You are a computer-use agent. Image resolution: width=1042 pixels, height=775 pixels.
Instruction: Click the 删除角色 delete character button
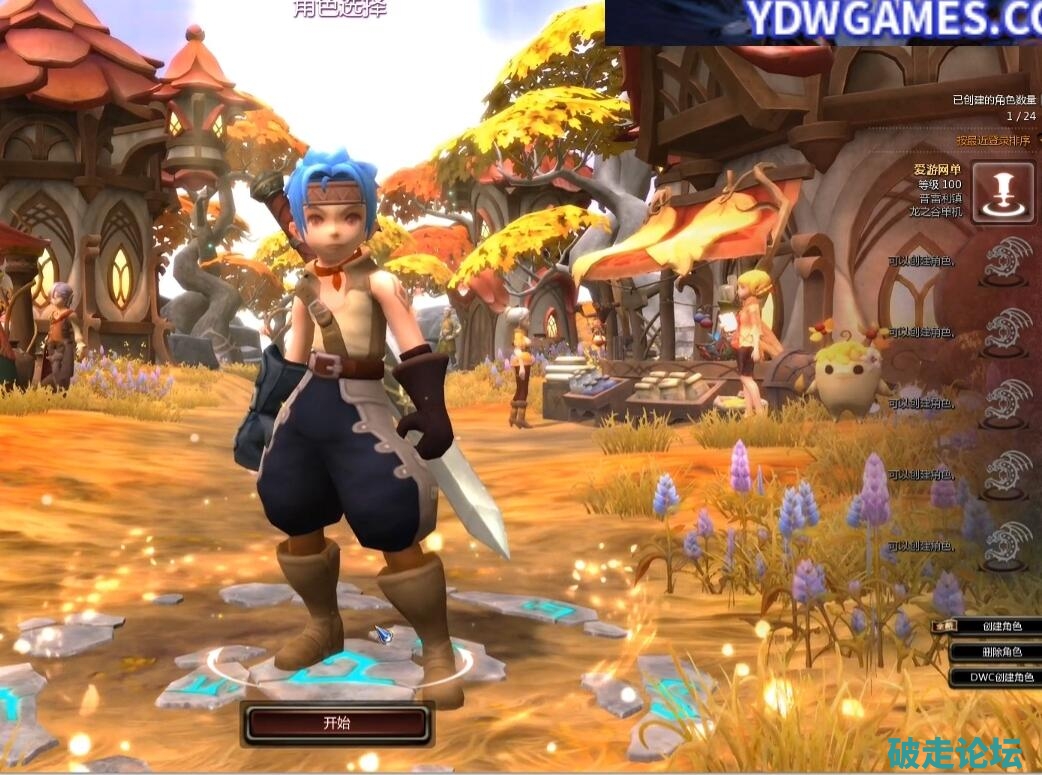1001,652
